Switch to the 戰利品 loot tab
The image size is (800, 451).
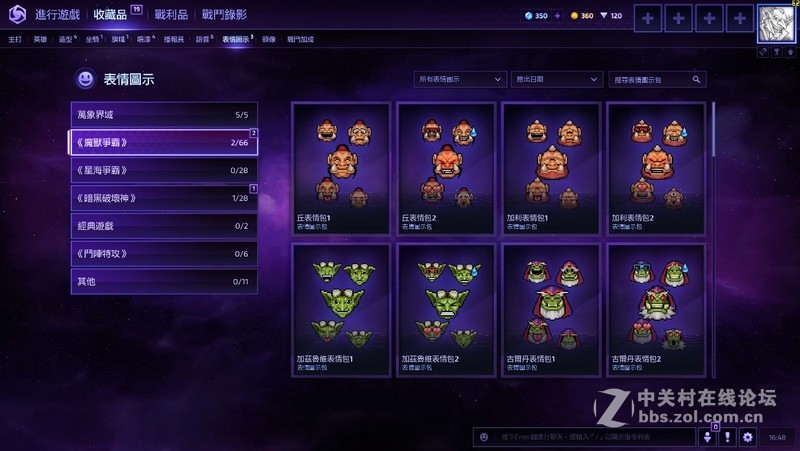171,15
